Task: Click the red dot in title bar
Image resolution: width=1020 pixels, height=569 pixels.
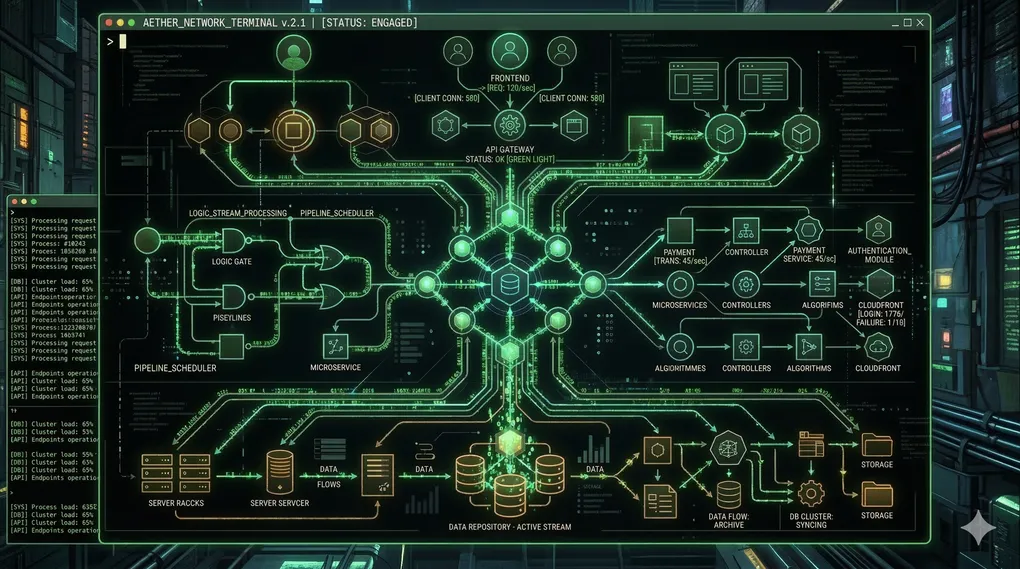Action: 108,22
